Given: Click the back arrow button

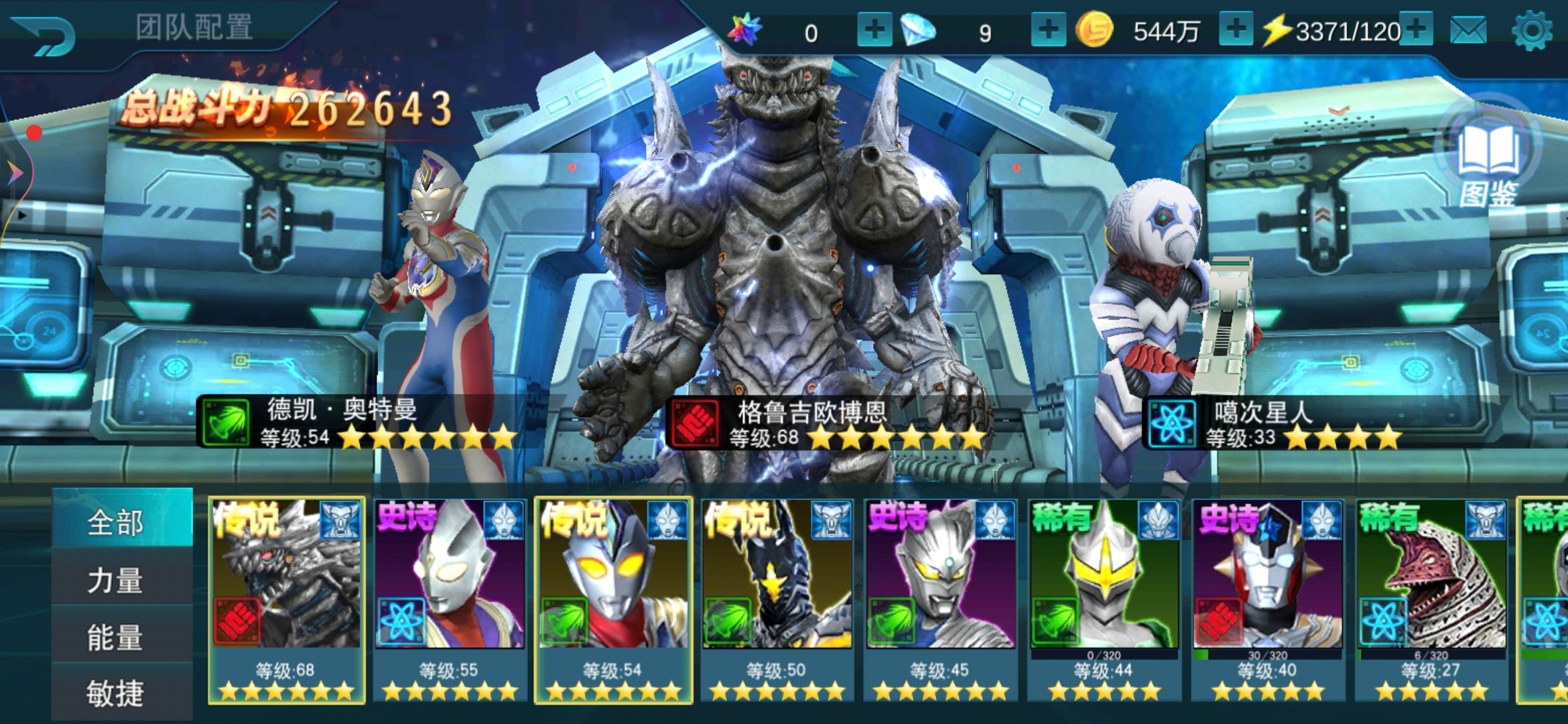Looking at the screenshot, I should point(44,35).
